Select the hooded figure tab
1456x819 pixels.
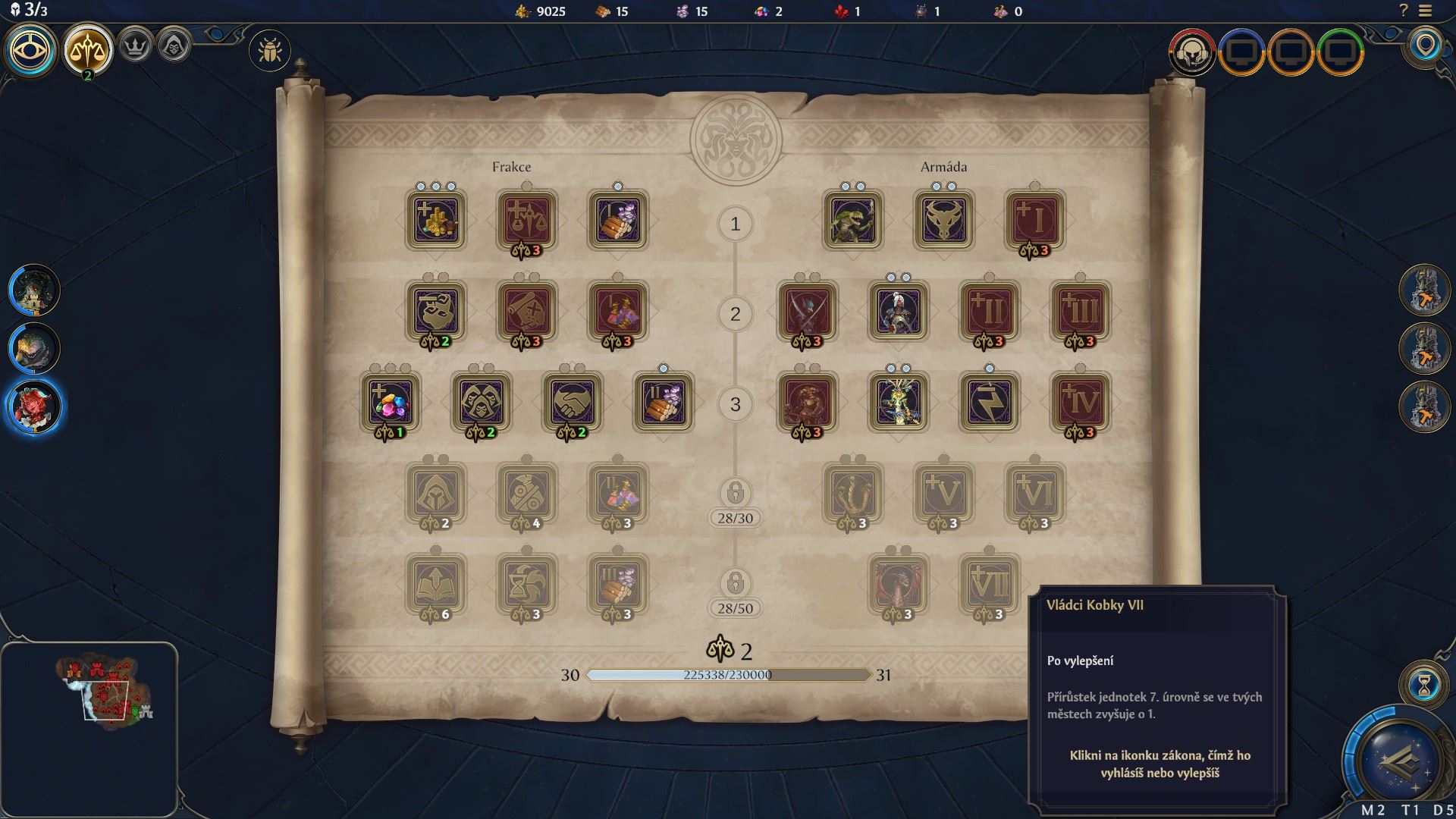pyautogui.click(x=174, y=47)
